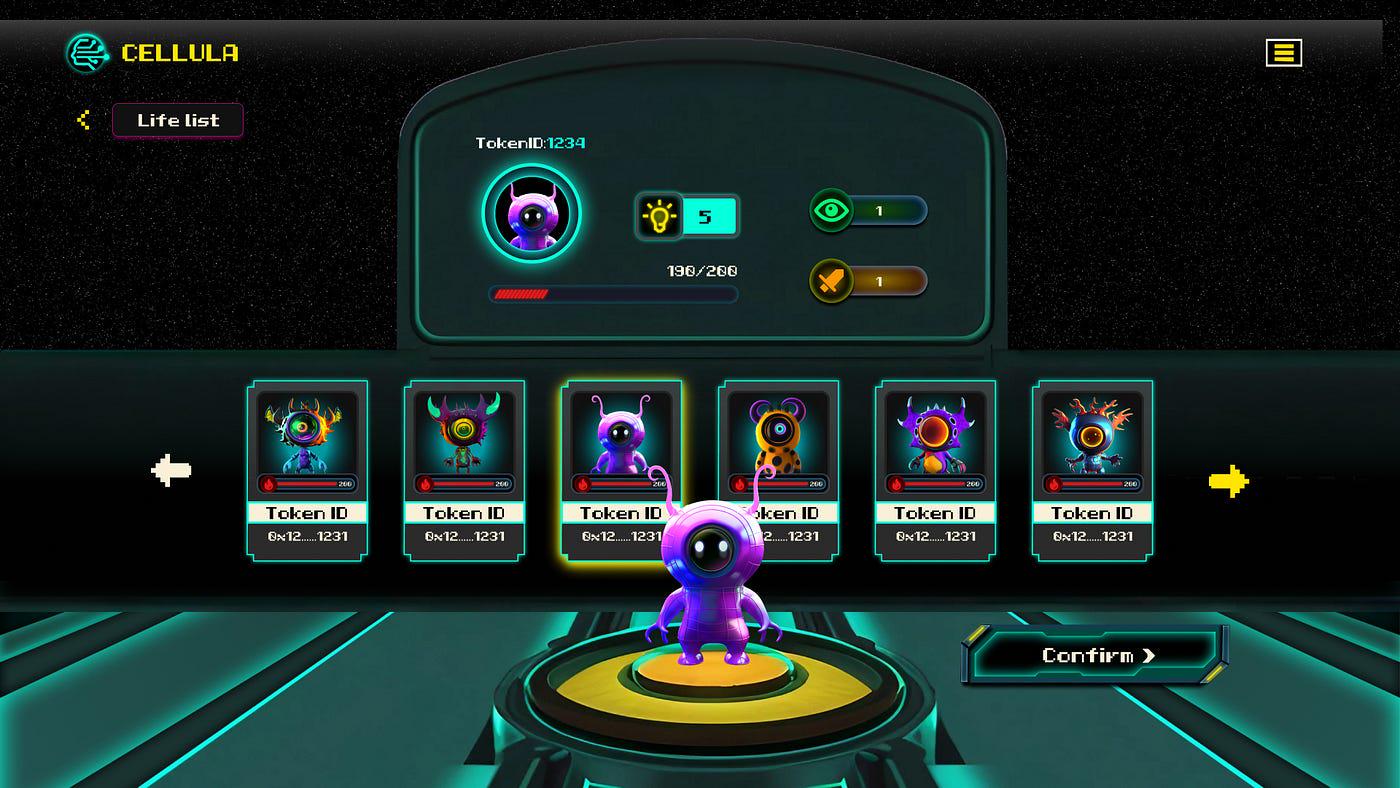1400x788 pixels.
Task: Confirm the selected life
Action: 1097,655
